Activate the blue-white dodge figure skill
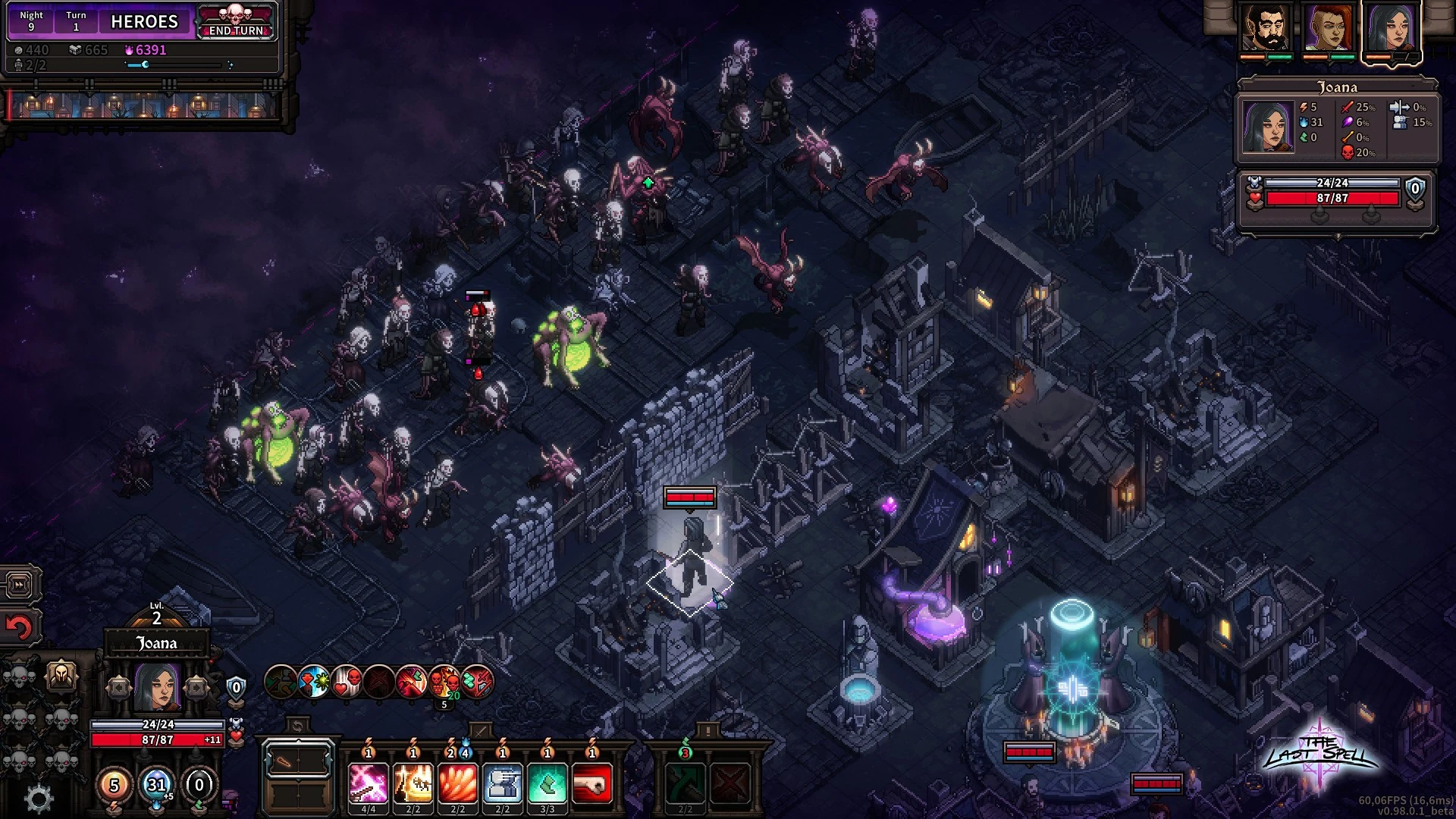1456x819 pixels. click(x=503, y=783)
